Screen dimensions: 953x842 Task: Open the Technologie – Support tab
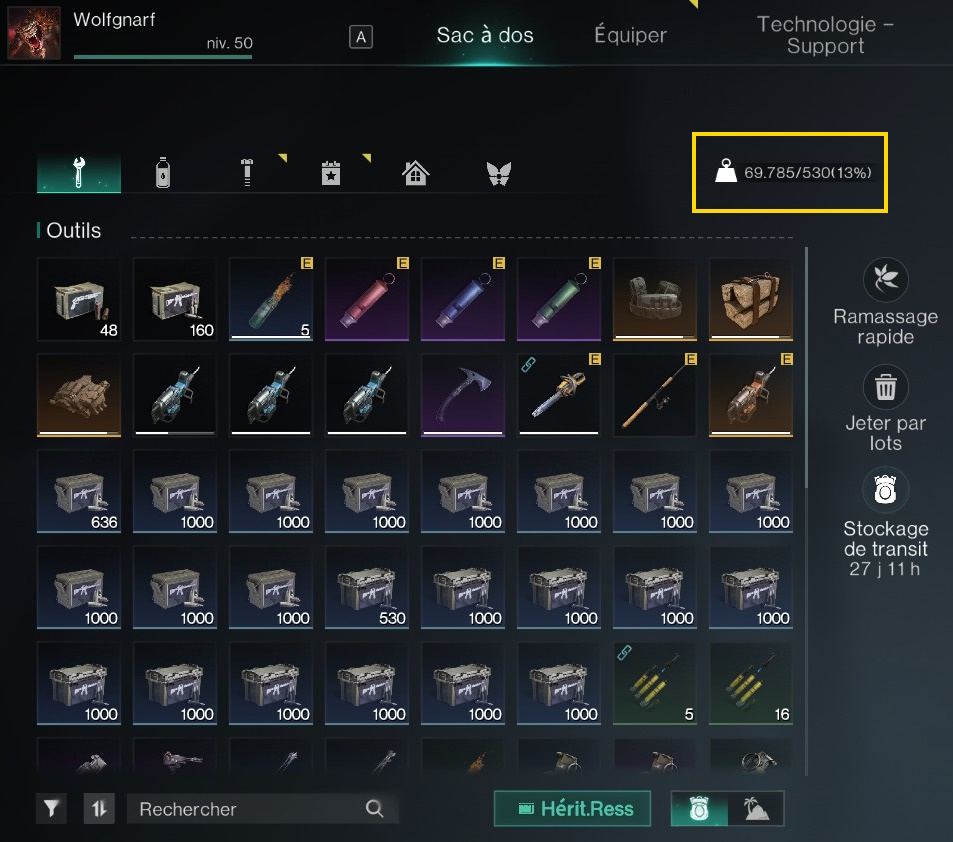825,35
